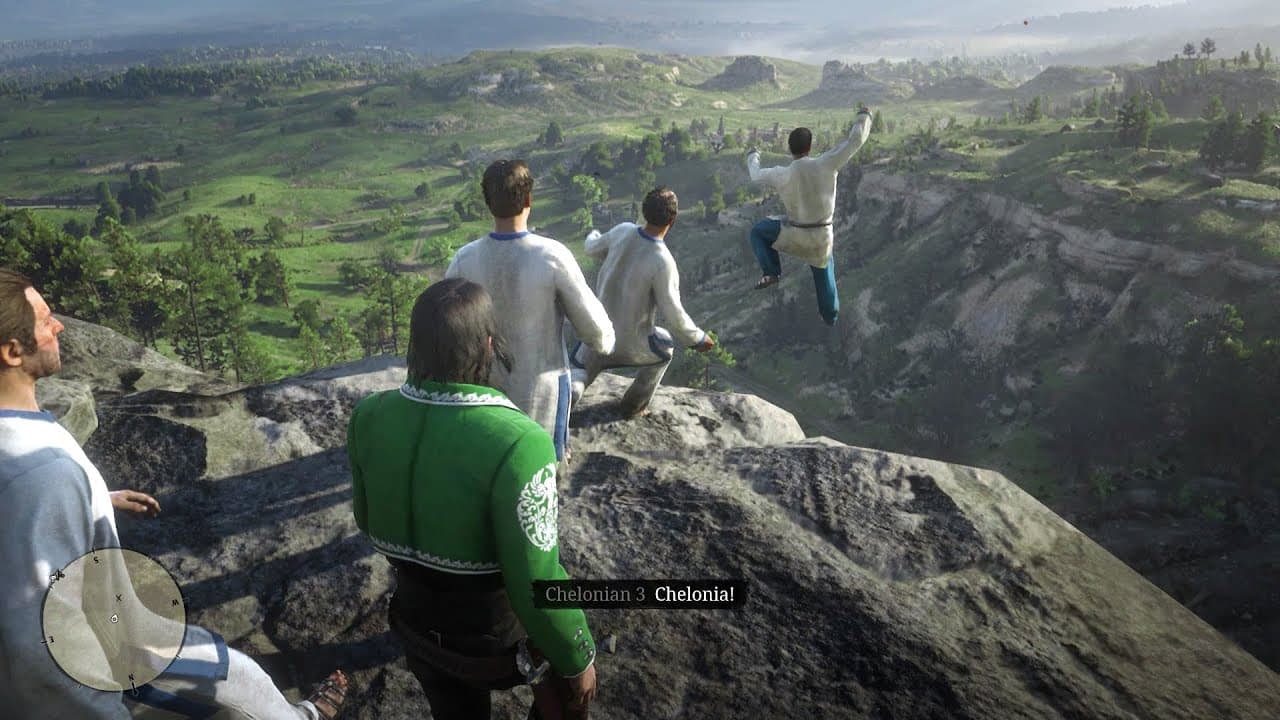Click the S compass letter on the minimap

click(97, 562)
